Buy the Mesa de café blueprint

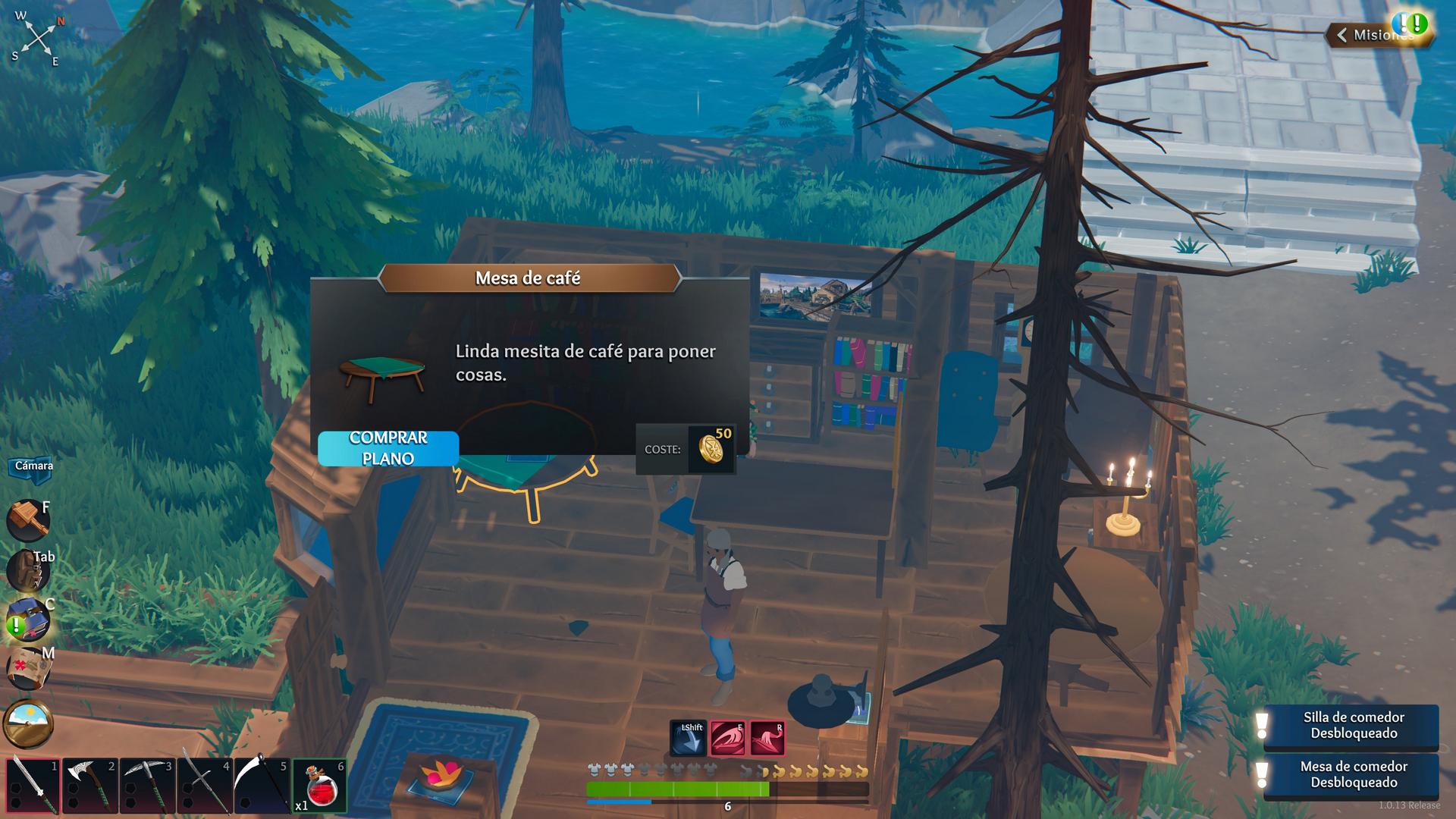tap(388, 448)
